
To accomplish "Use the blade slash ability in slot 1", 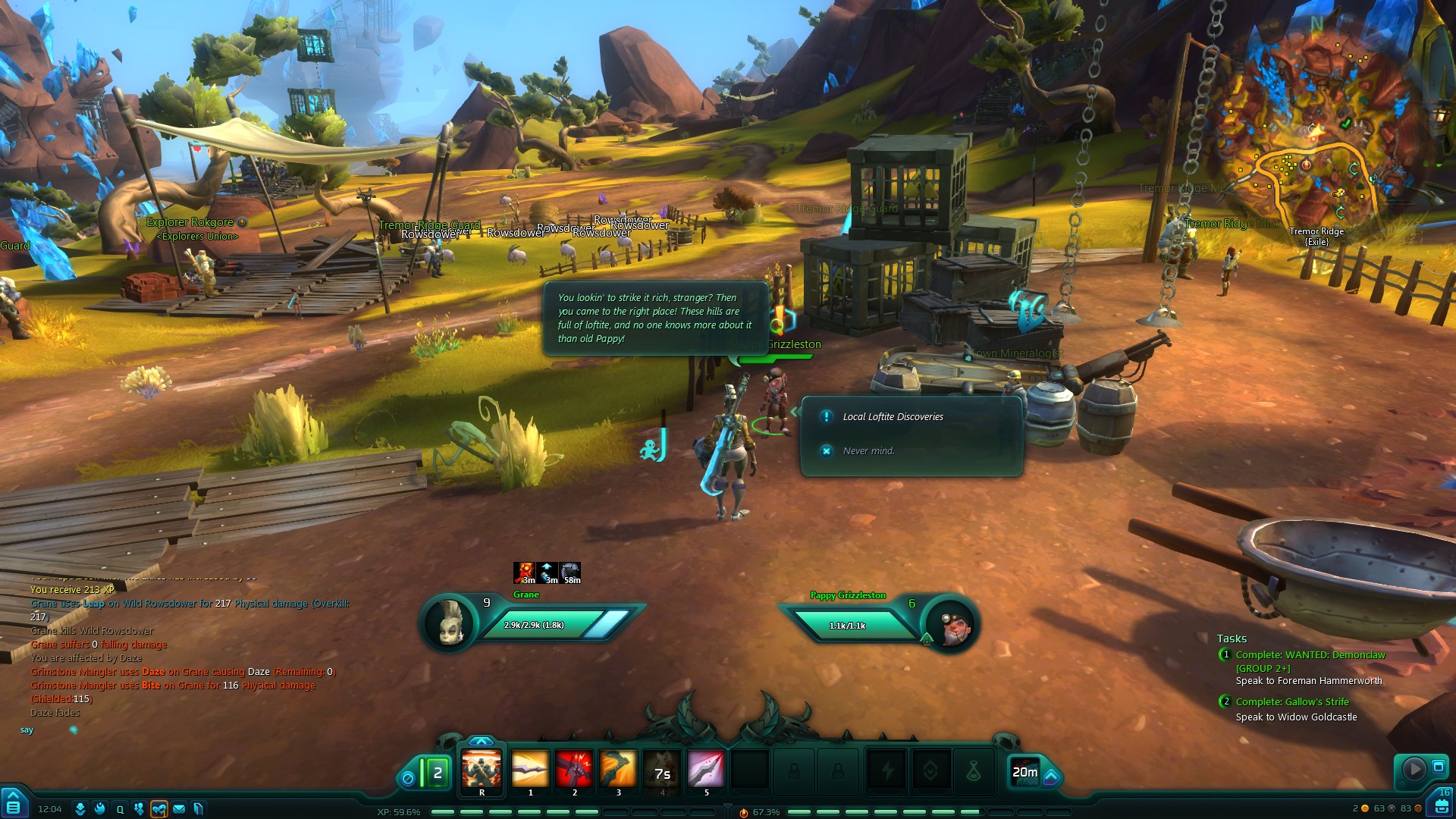I will 530,769.
